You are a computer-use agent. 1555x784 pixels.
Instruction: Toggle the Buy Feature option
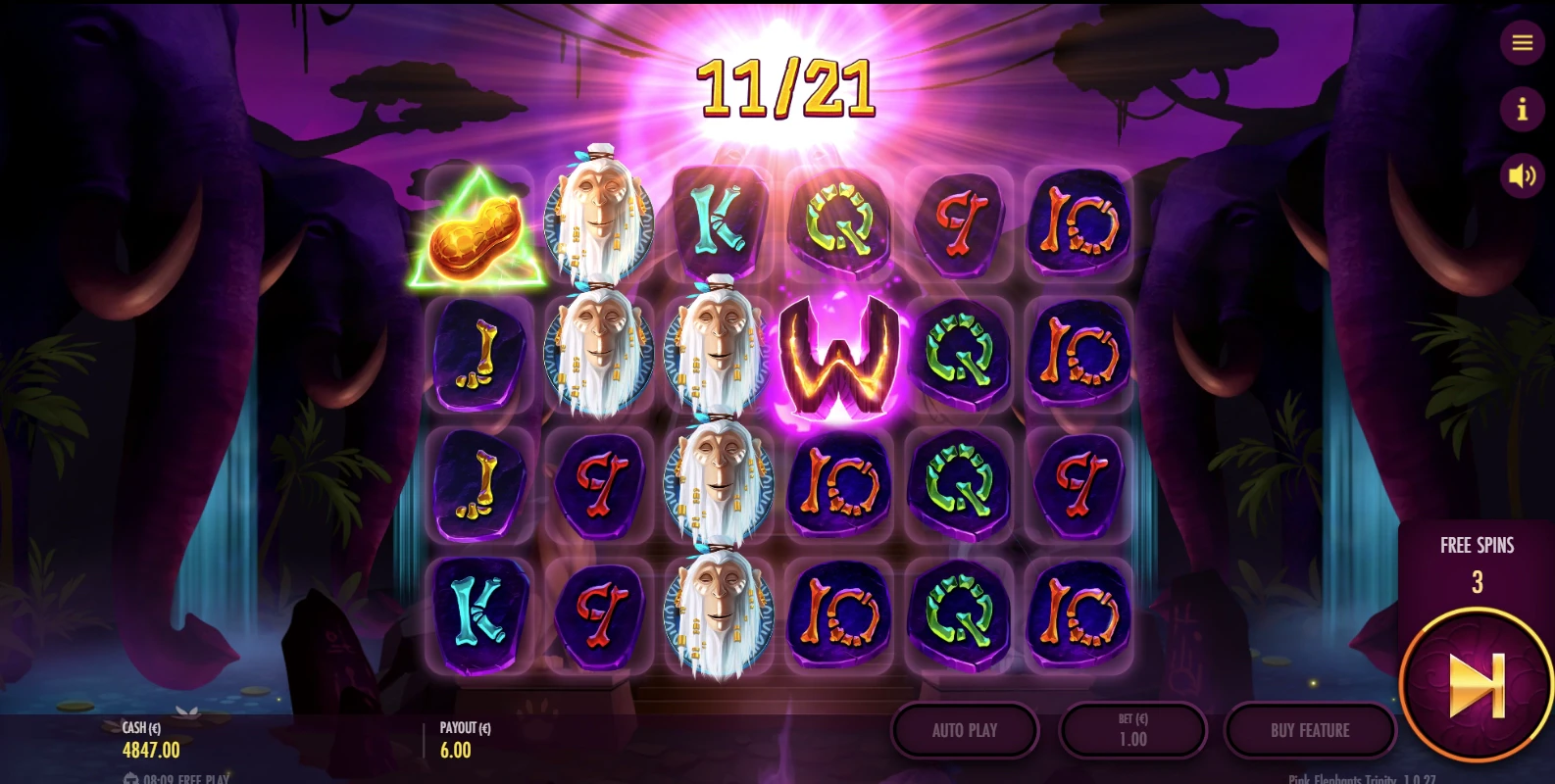coord(1311,730)
